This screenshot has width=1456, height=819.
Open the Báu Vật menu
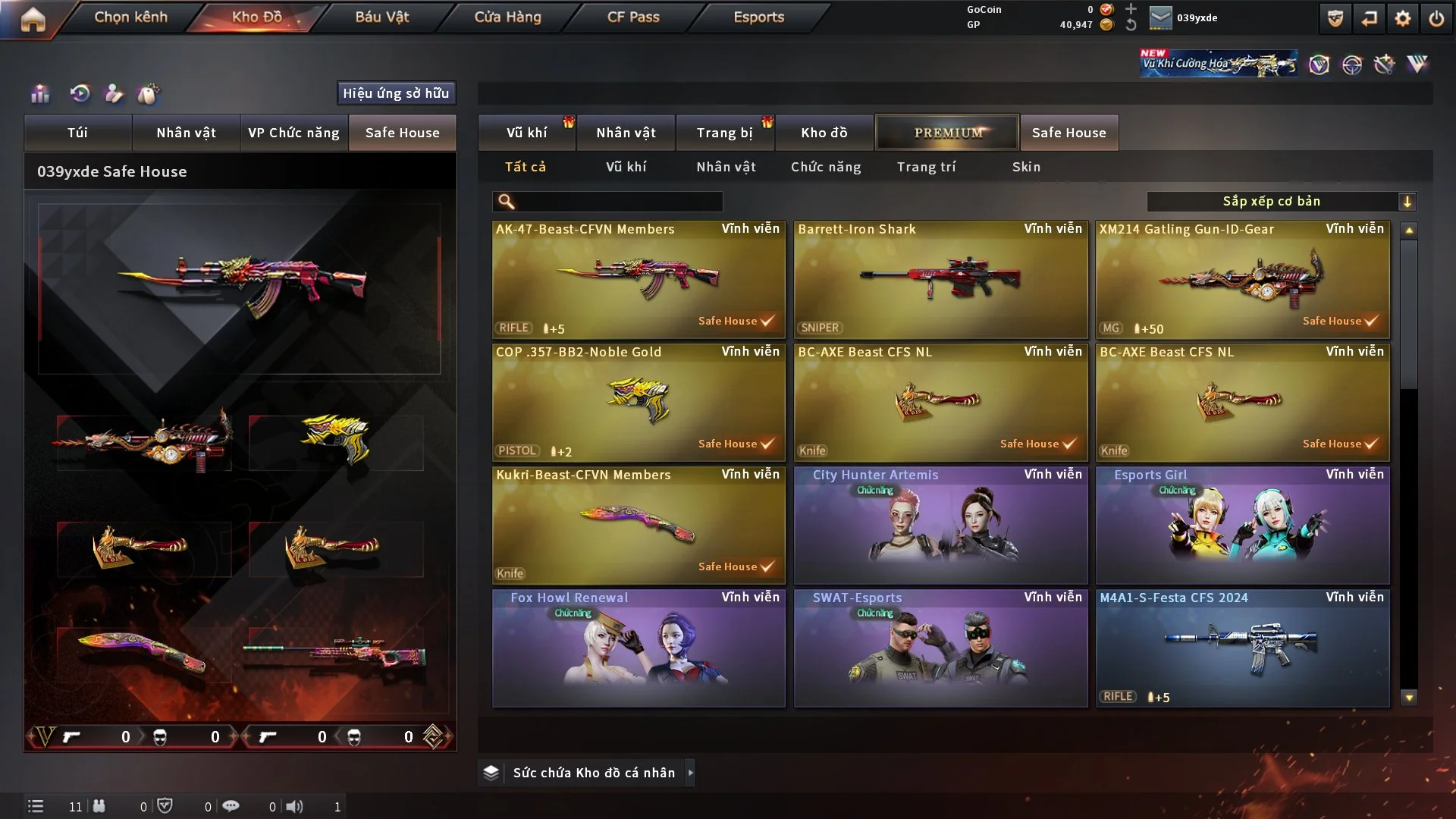(381, 17)
